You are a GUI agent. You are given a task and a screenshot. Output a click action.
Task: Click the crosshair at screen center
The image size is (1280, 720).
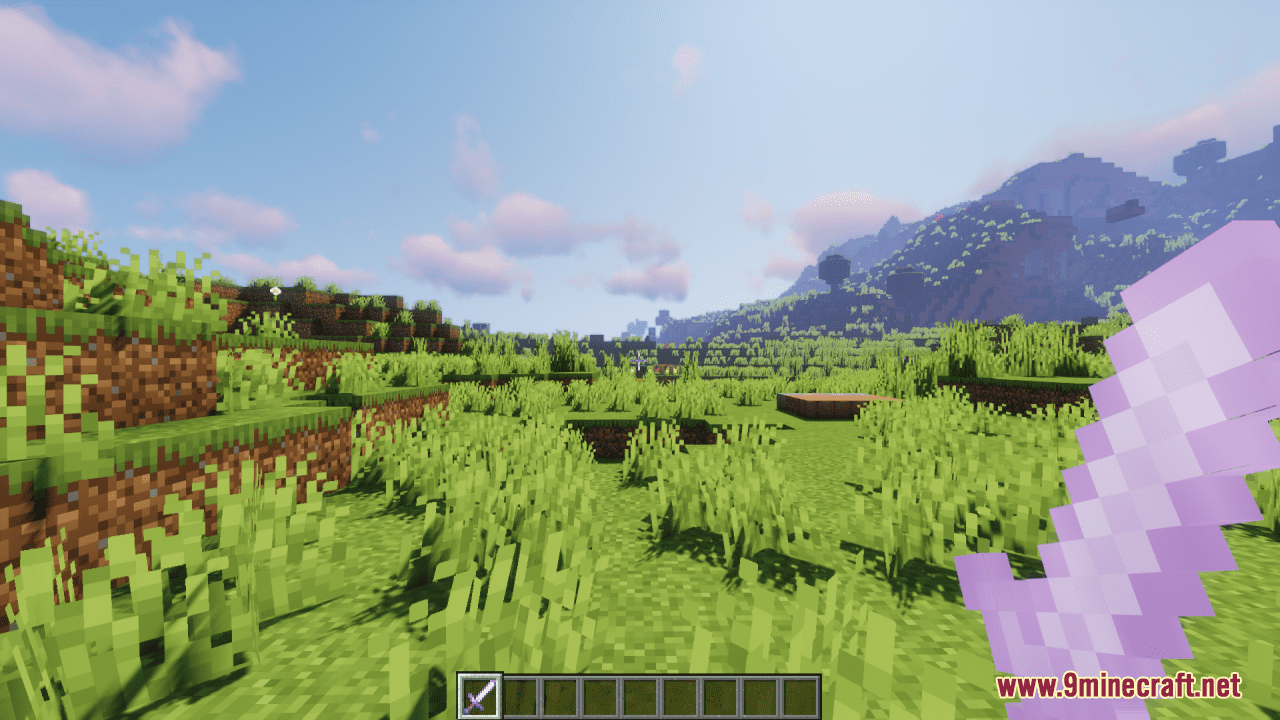(x=640, y=360)
